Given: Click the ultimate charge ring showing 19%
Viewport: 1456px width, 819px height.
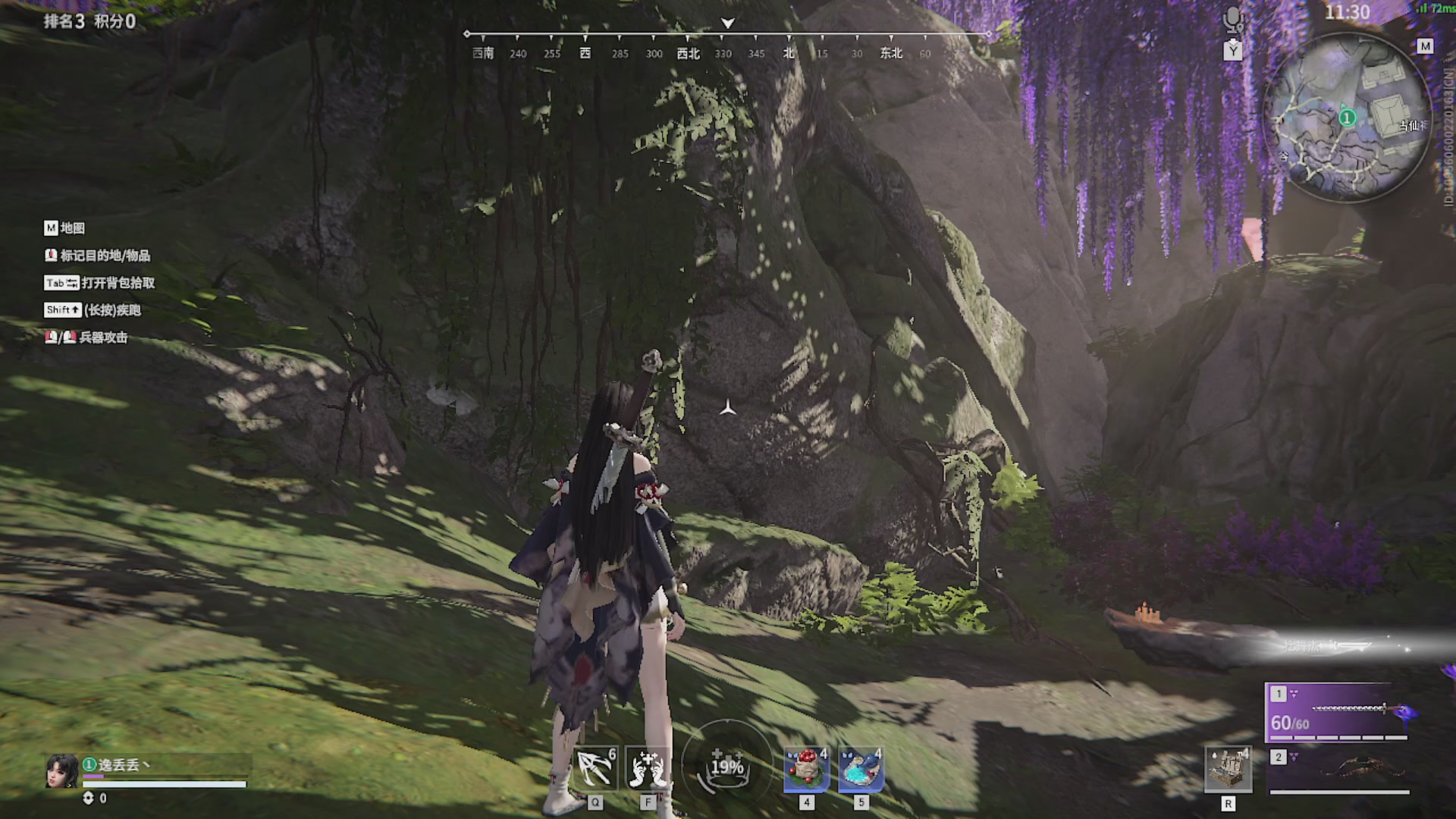Looking at the screenshot, I should click(x=726, y=766).
